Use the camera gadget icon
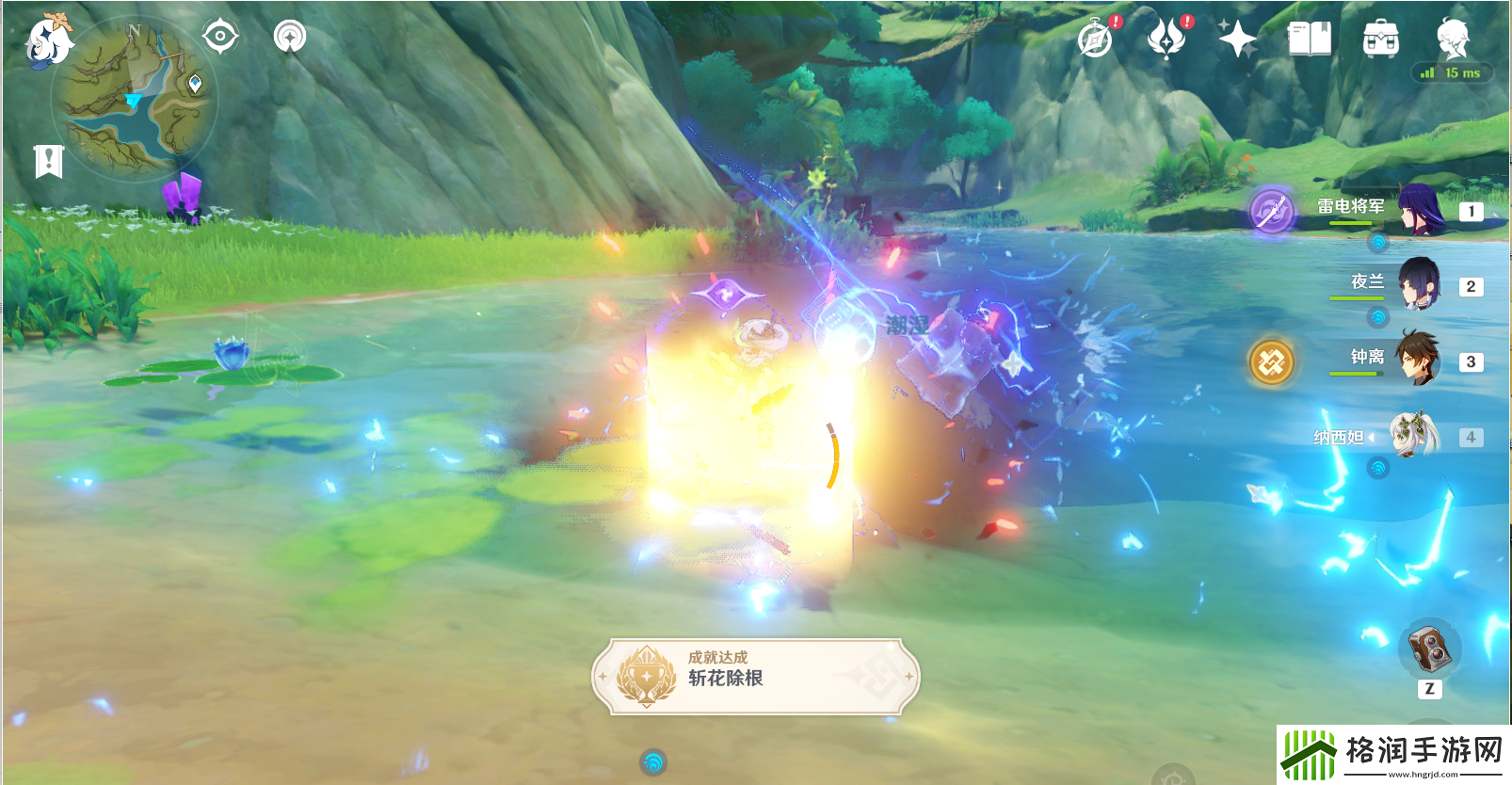Image resolution: width=1512 pixels, height=785 pixels. point(1429,649)
